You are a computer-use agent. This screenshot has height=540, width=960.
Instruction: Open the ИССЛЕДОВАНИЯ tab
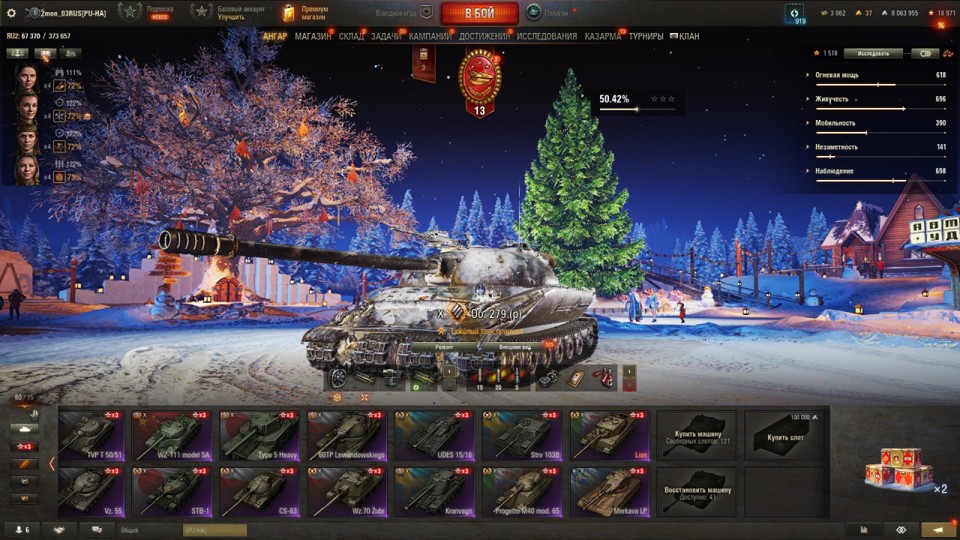coord(546,37)
